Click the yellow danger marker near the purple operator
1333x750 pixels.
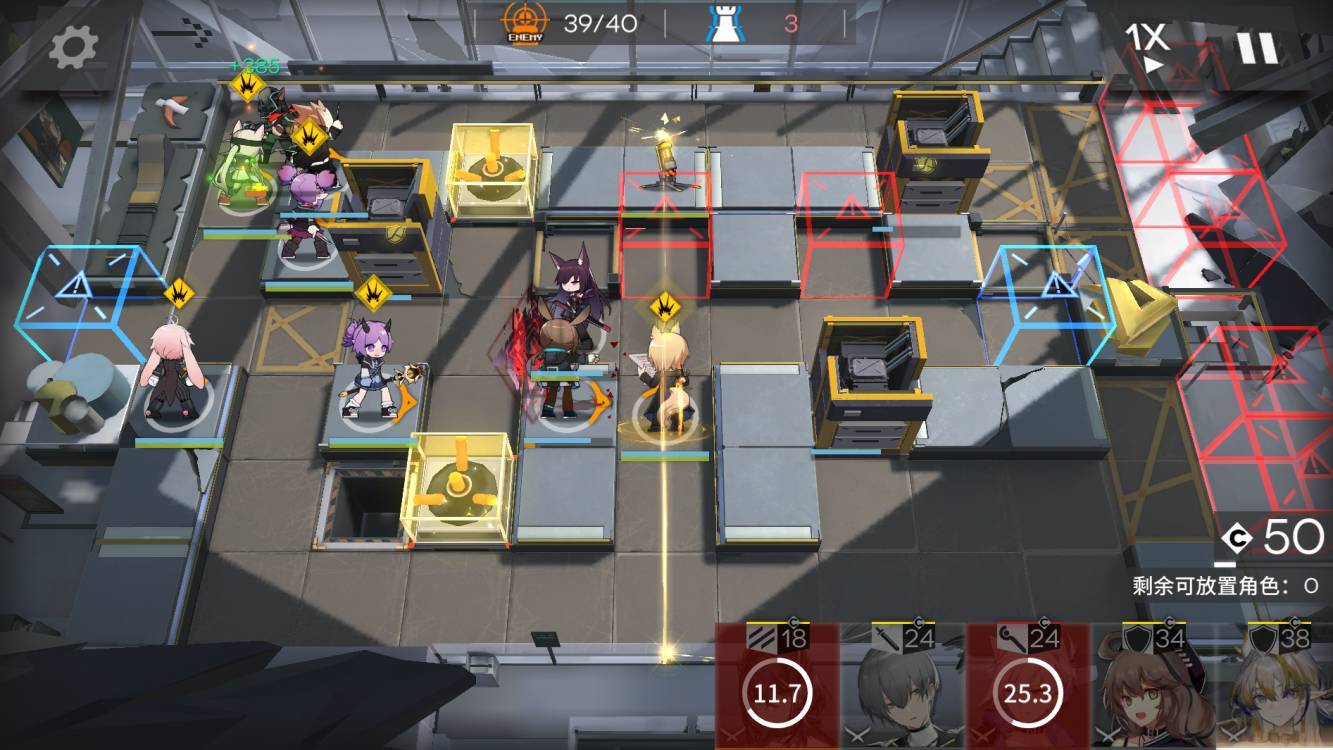(371, 297)
